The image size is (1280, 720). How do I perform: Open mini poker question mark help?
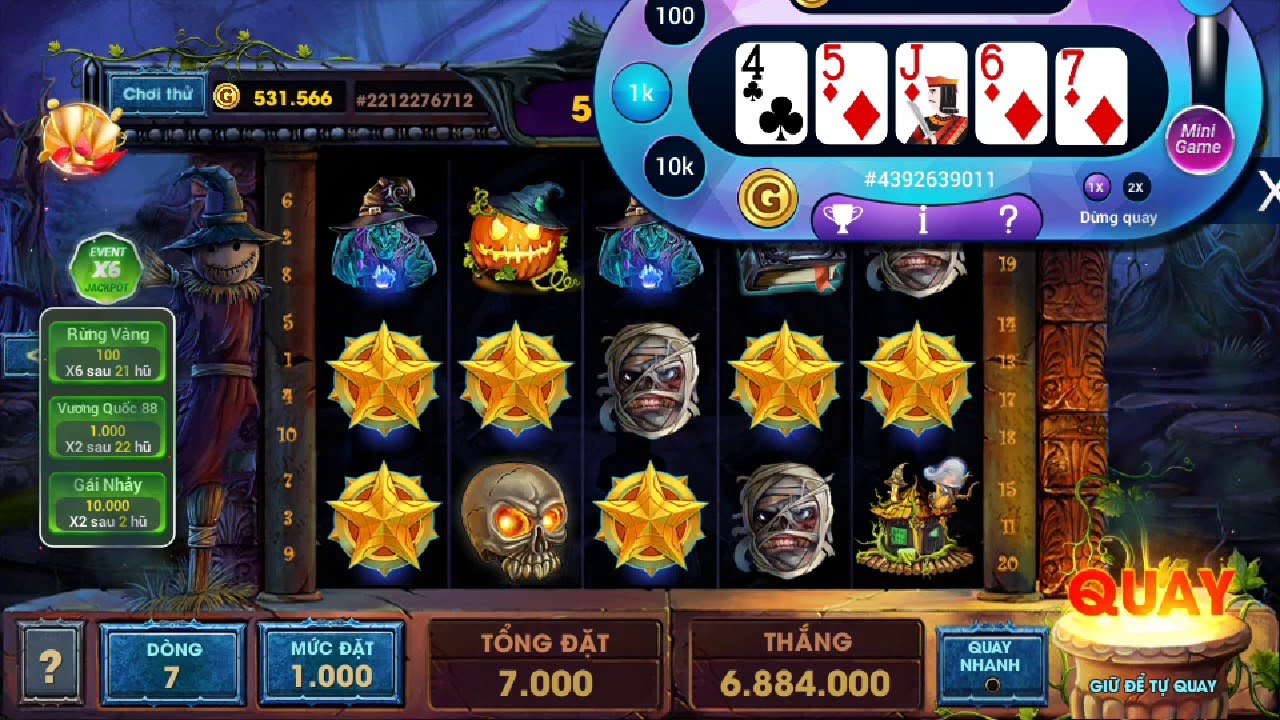click(x=1008, y=218)
